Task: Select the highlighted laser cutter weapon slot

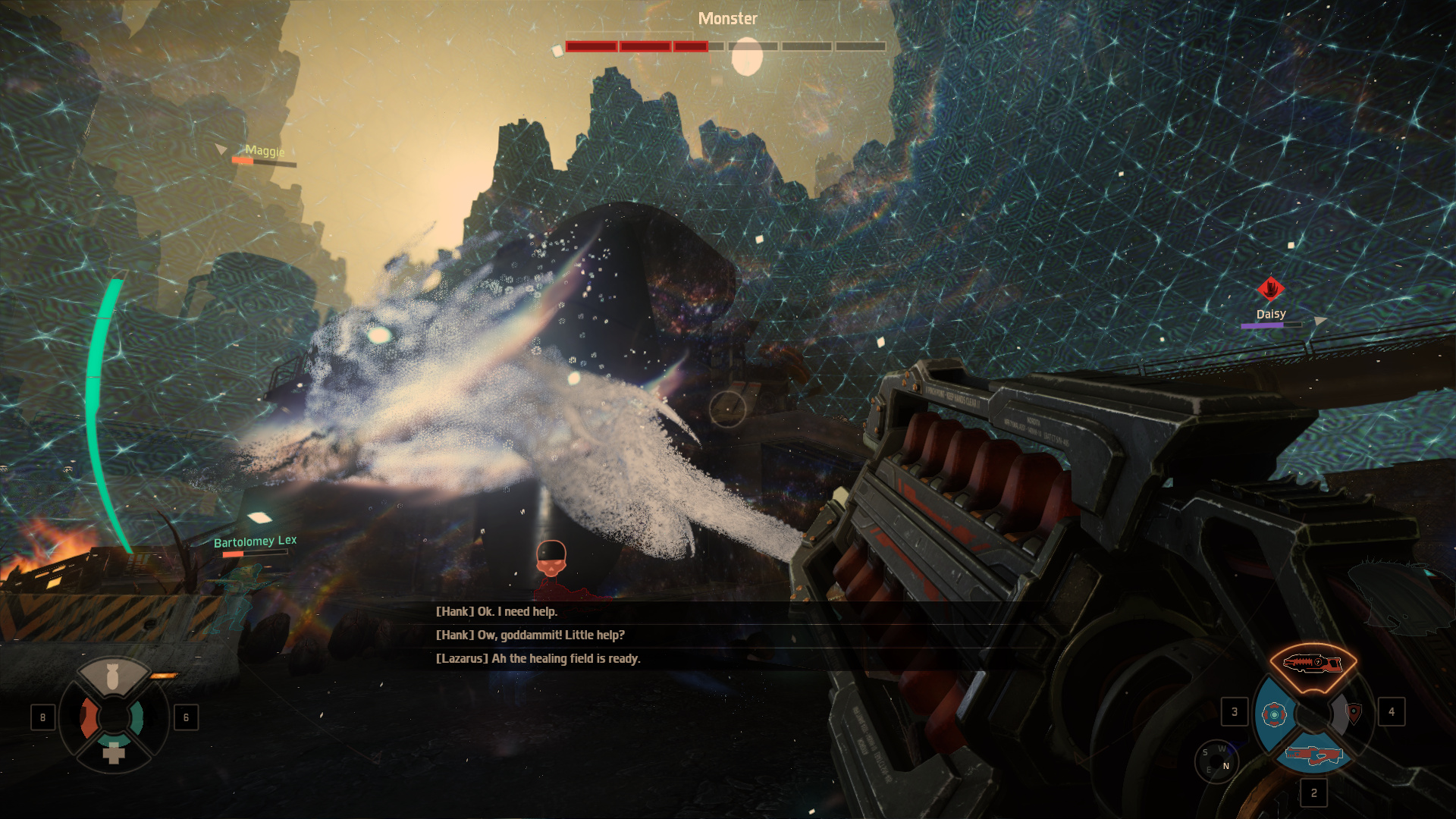Action: point(1312,665)
